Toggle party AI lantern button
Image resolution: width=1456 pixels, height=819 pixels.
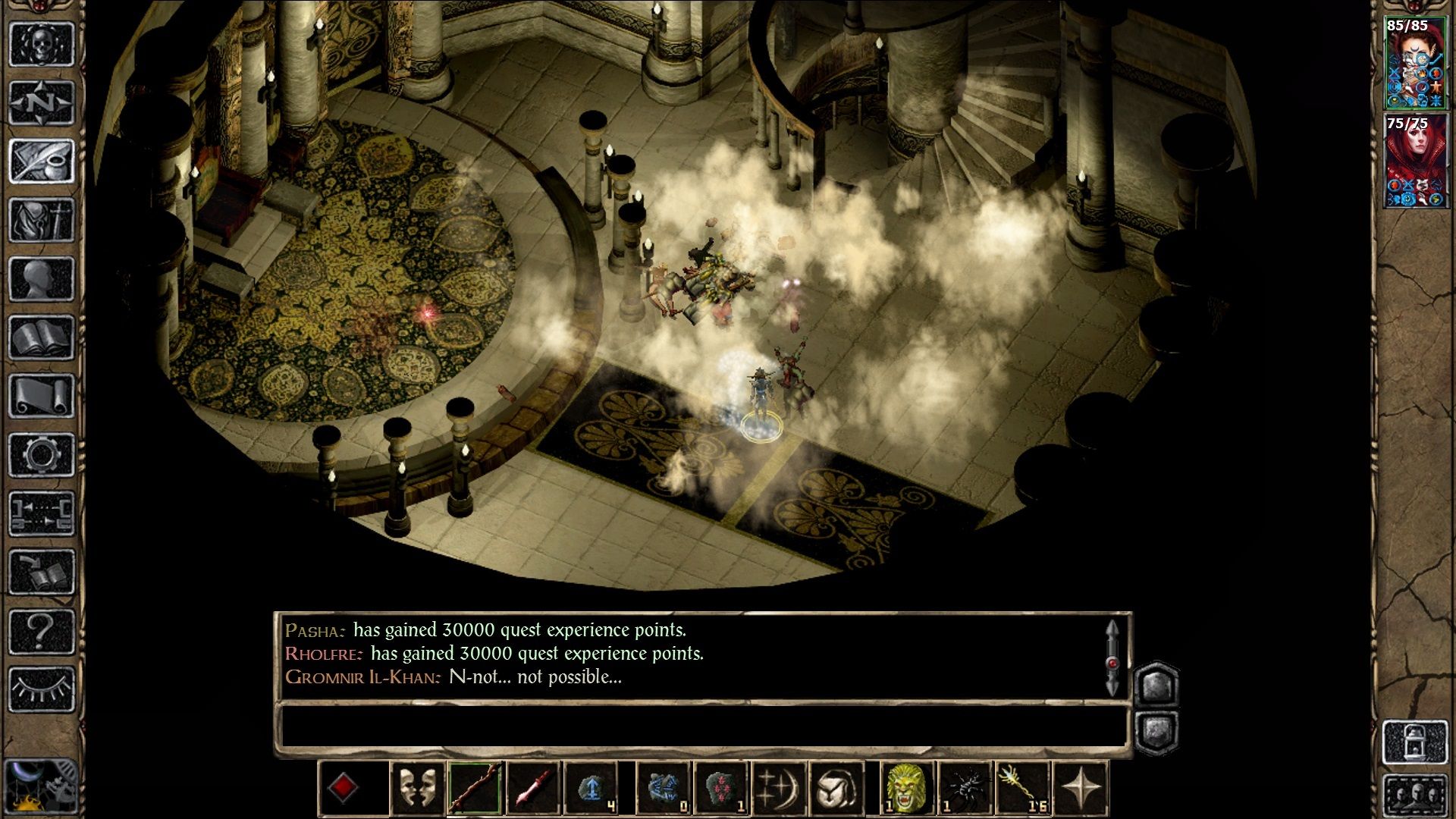pyautogui.click(x=1415, y=742)
